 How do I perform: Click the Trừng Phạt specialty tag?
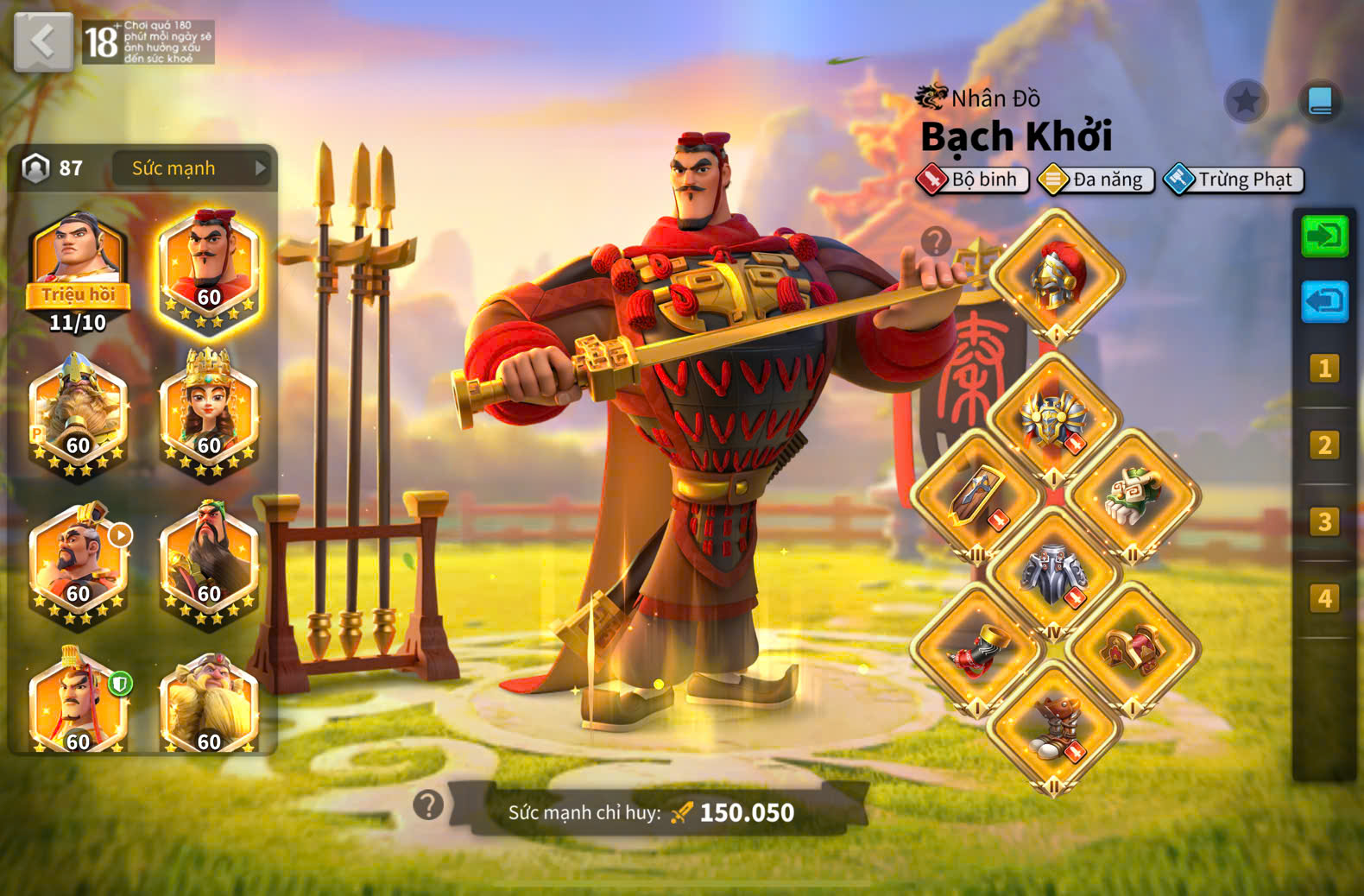(1234, 180)
